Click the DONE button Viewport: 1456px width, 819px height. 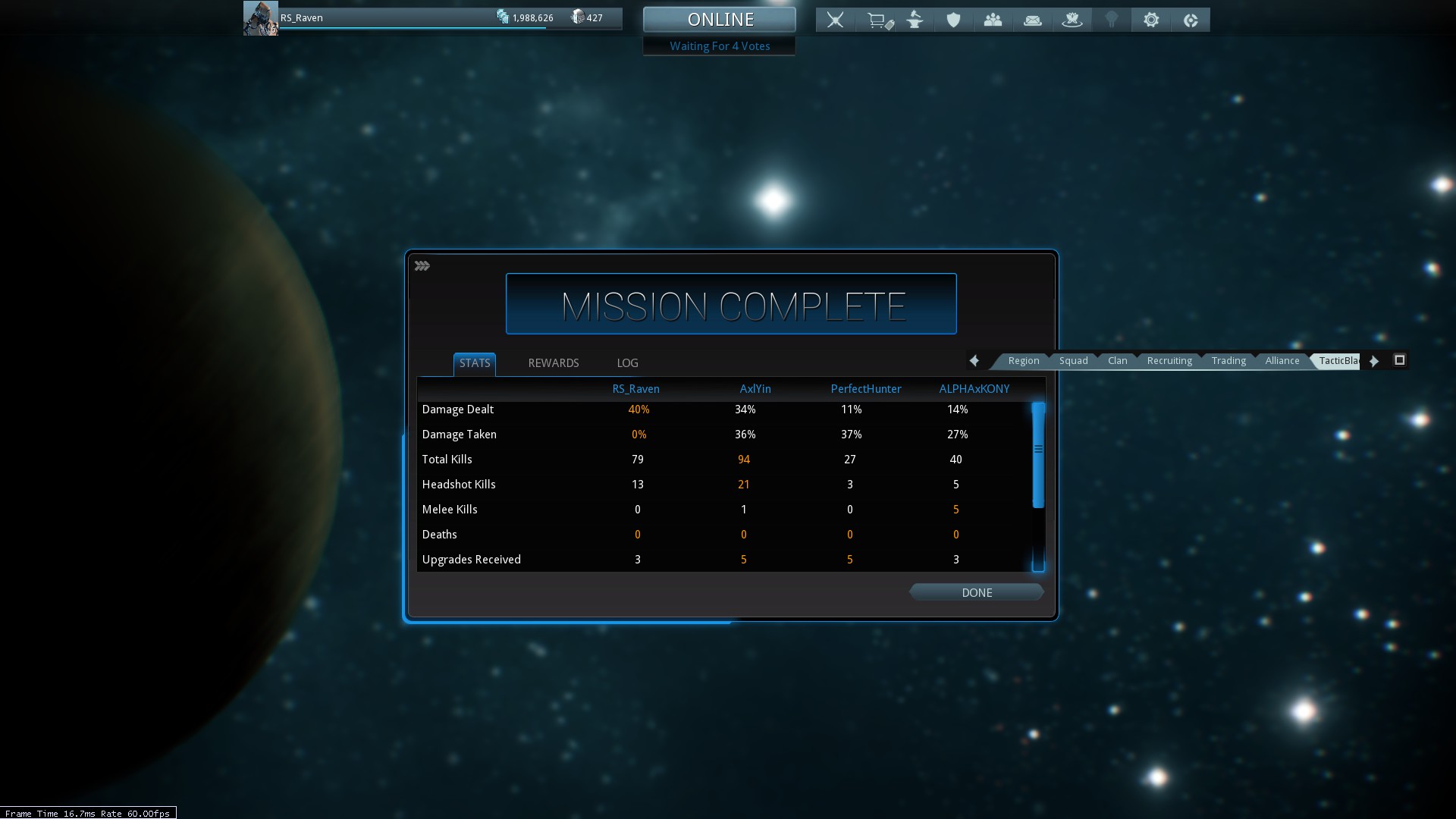pos(976,592)
